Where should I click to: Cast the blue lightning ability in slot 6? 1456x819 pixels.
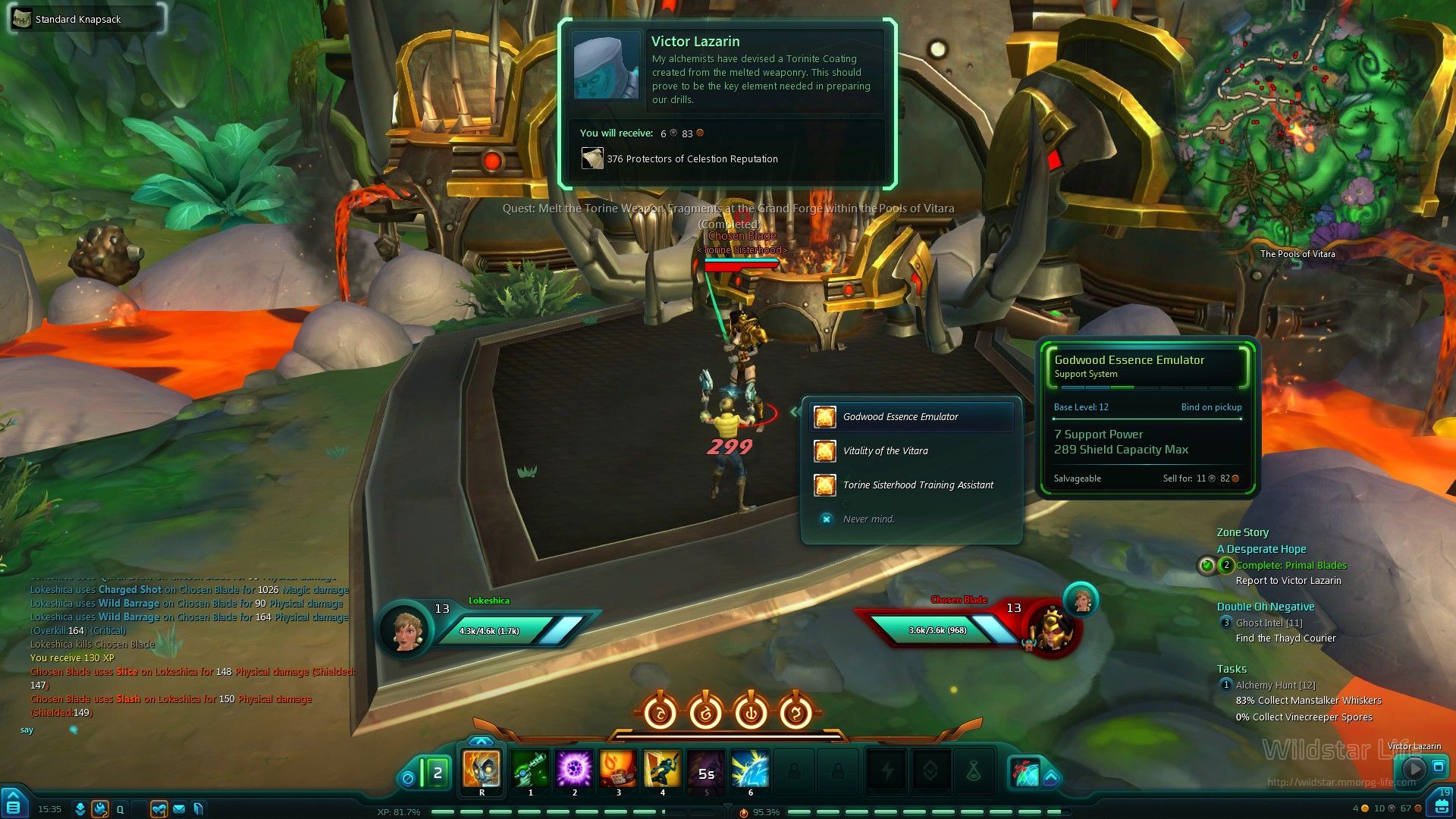tap(750, 770)
